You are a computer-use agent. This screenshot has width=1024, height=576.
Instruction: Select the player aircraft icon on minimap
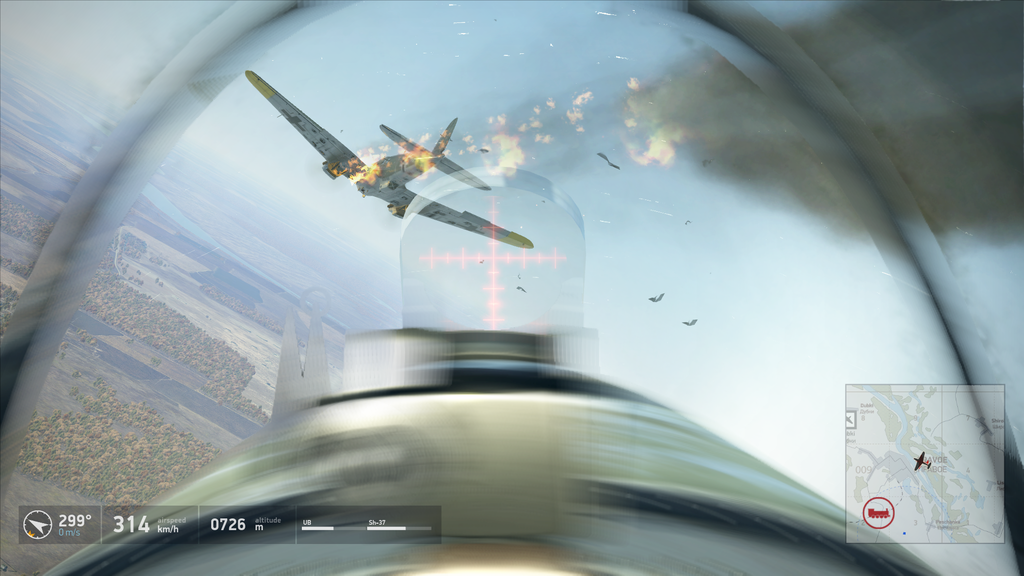(920, 461)
